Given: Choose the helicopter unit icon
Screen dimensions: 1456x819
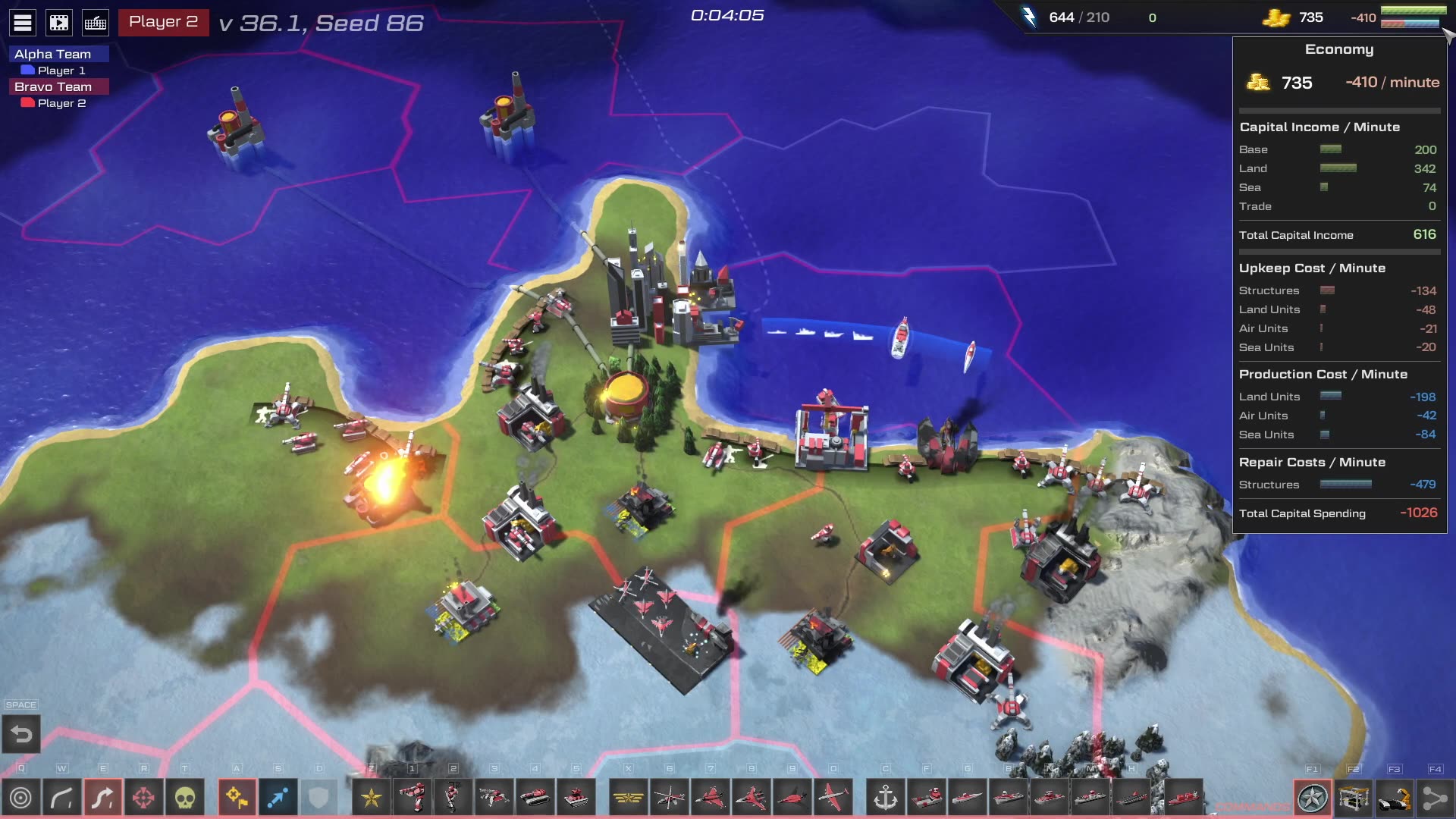Looking at the screenshot, I should coord(670,798).
